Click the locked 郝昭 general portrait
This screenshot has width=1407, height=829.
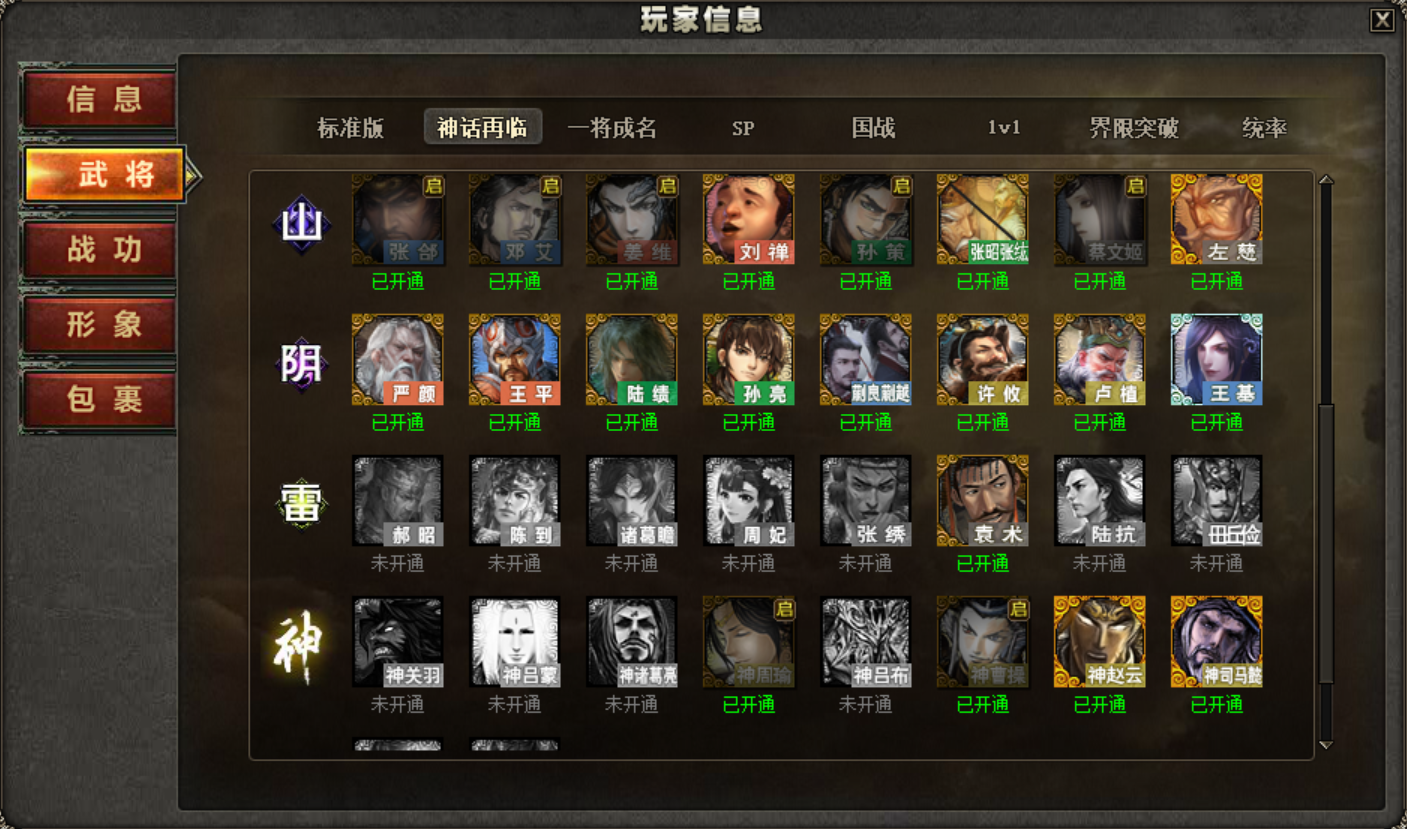coord(397,502)
